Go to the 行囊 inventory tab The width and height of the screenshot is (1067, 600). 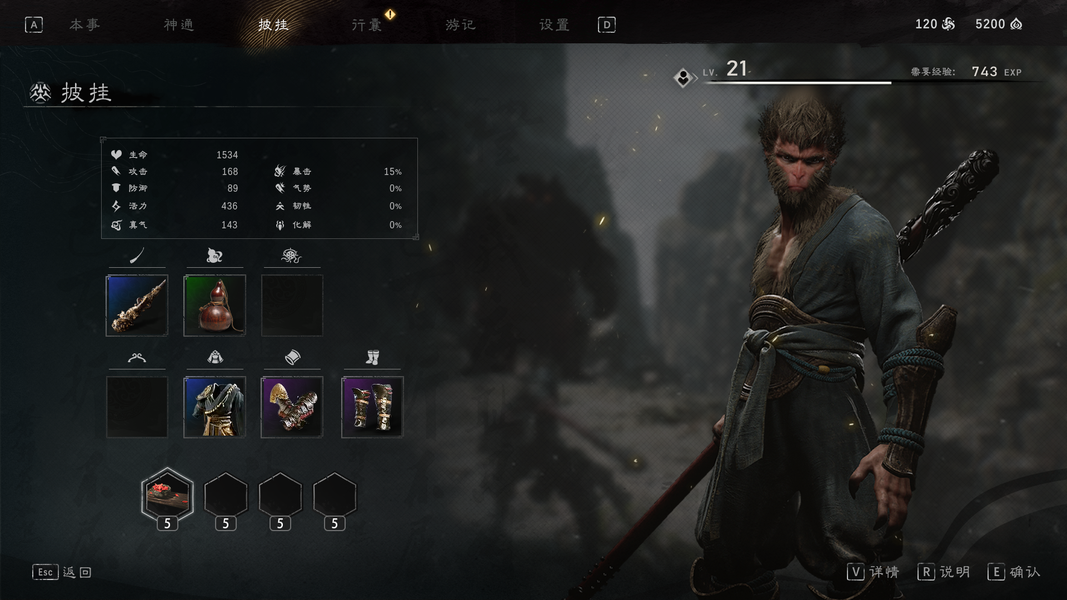pyautogui.click(x=367, y=25)
